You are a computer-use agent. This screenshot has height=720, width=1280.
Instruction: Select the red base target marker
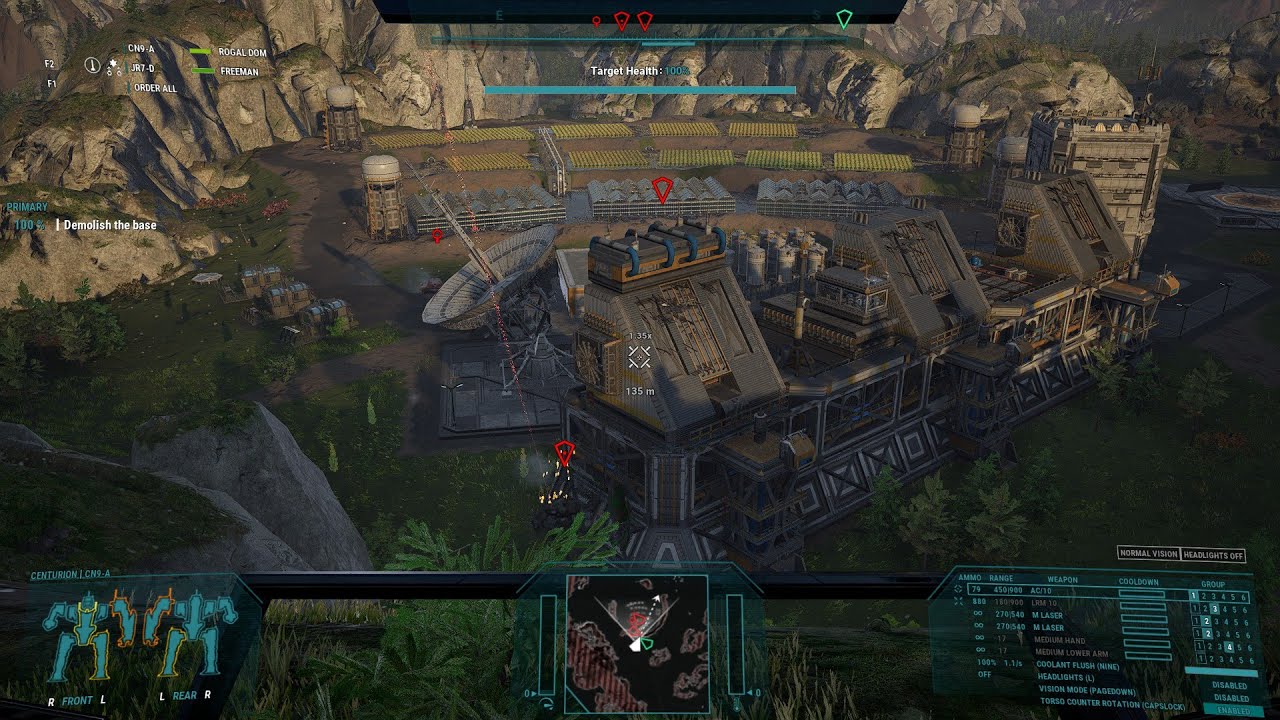pos(661,190)
